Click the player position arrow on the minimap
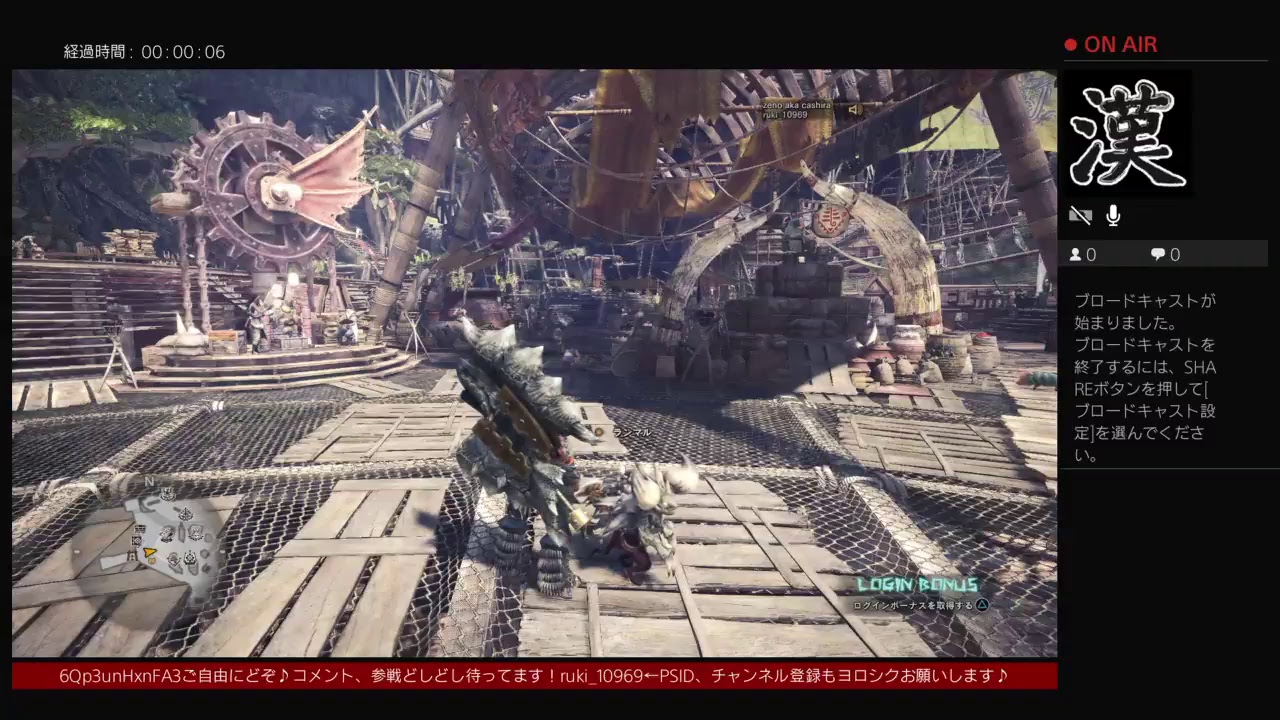The image size is (1280, 720). pos(149,552)
